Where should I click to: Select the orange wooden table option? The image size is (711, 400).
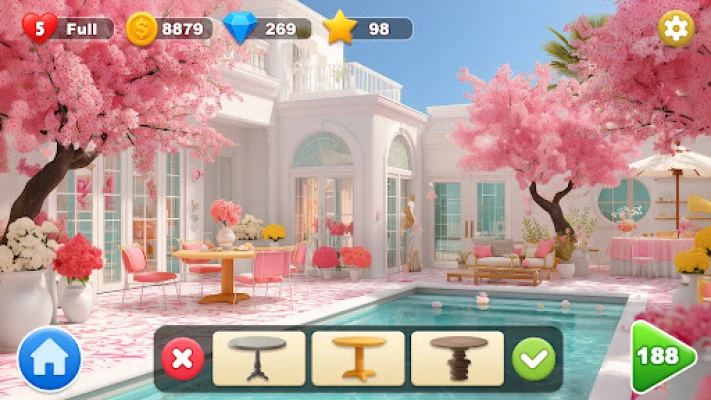click(x=357, y=358)
